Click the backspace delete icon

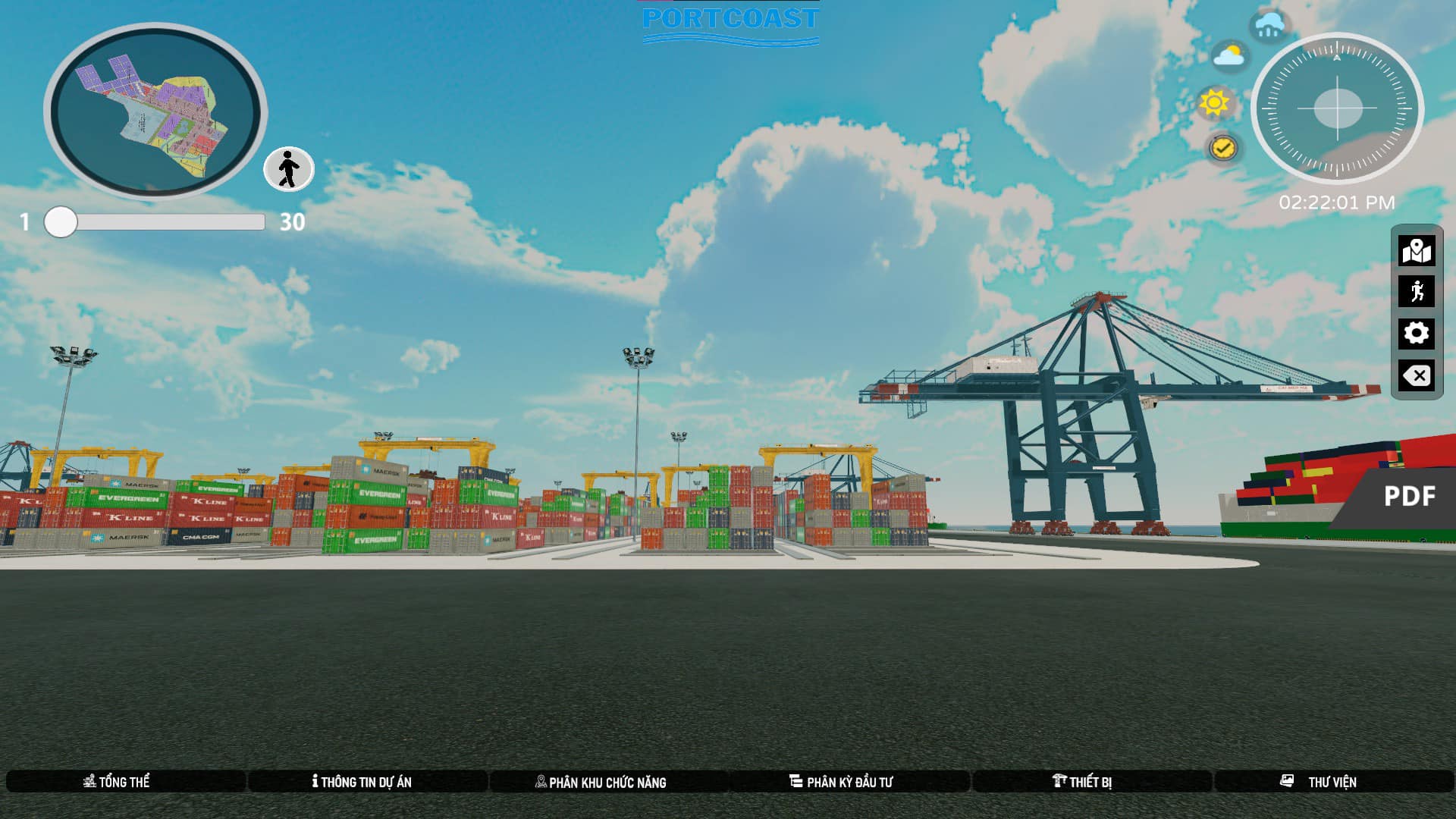pyautogui.click(x=1416, y=375)
